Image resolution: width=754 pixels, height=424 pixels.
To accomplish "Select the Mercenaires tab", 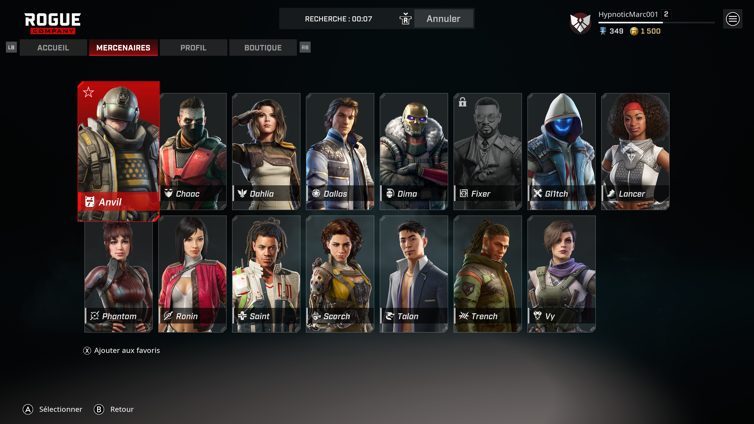I will click(x=123, y=48).
